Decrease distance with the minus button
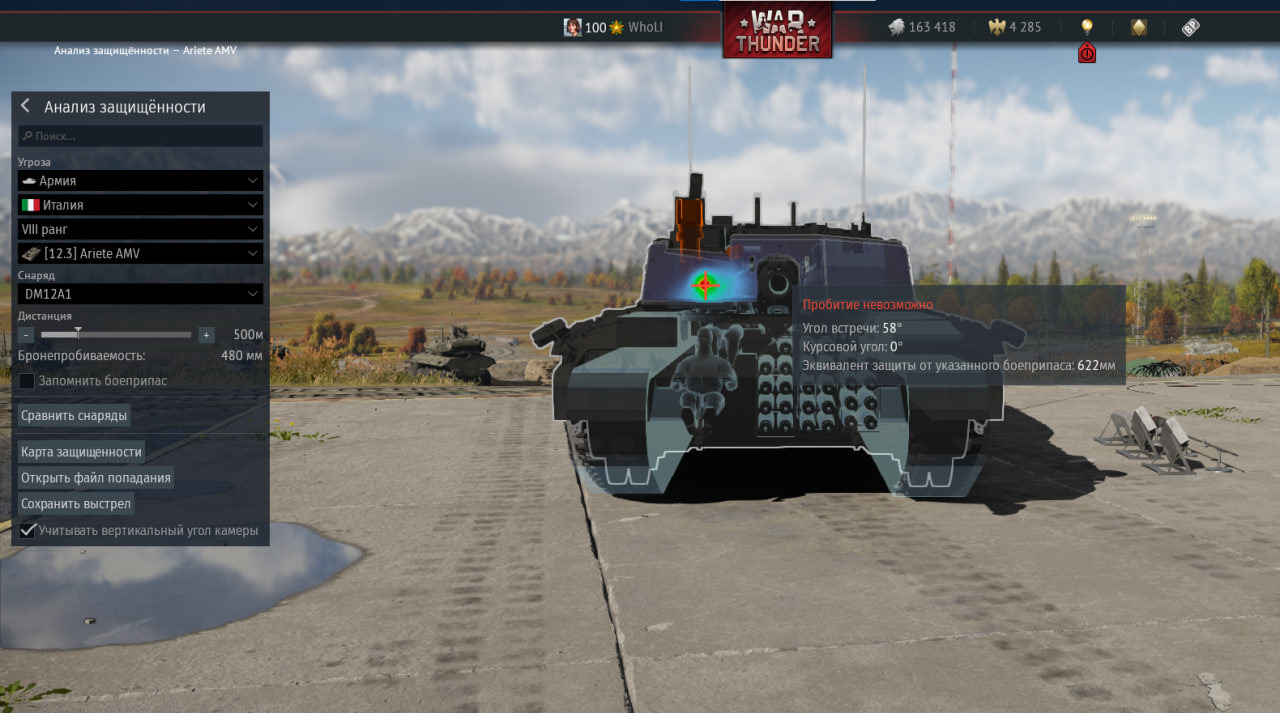This screenshot has width=1280, height=713. click(26, 335)
